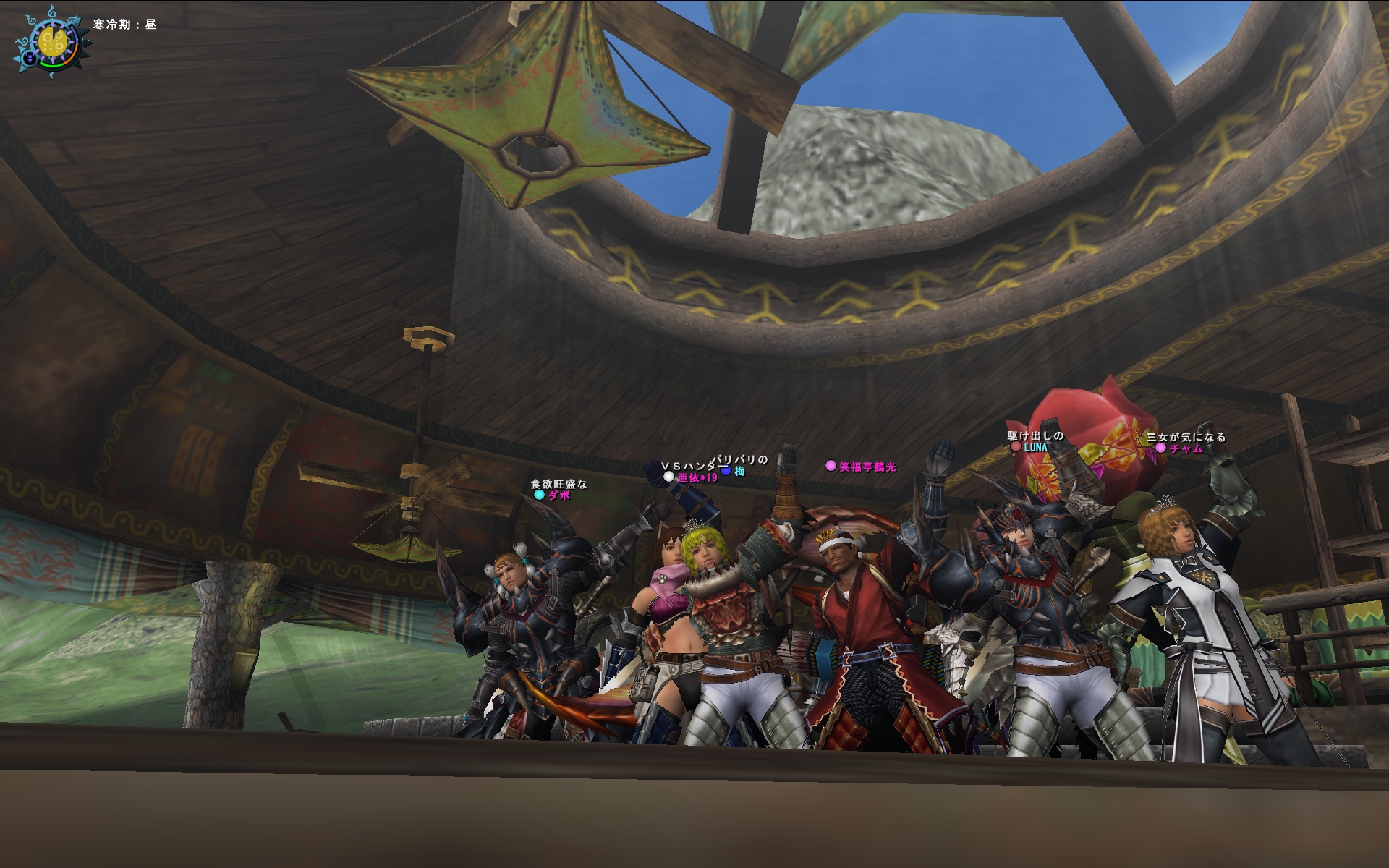1389x868 pixels.
Task: Click the 笑福亭鶴光 player name tag
Action: pyautogui.click(x=867, y=467)
